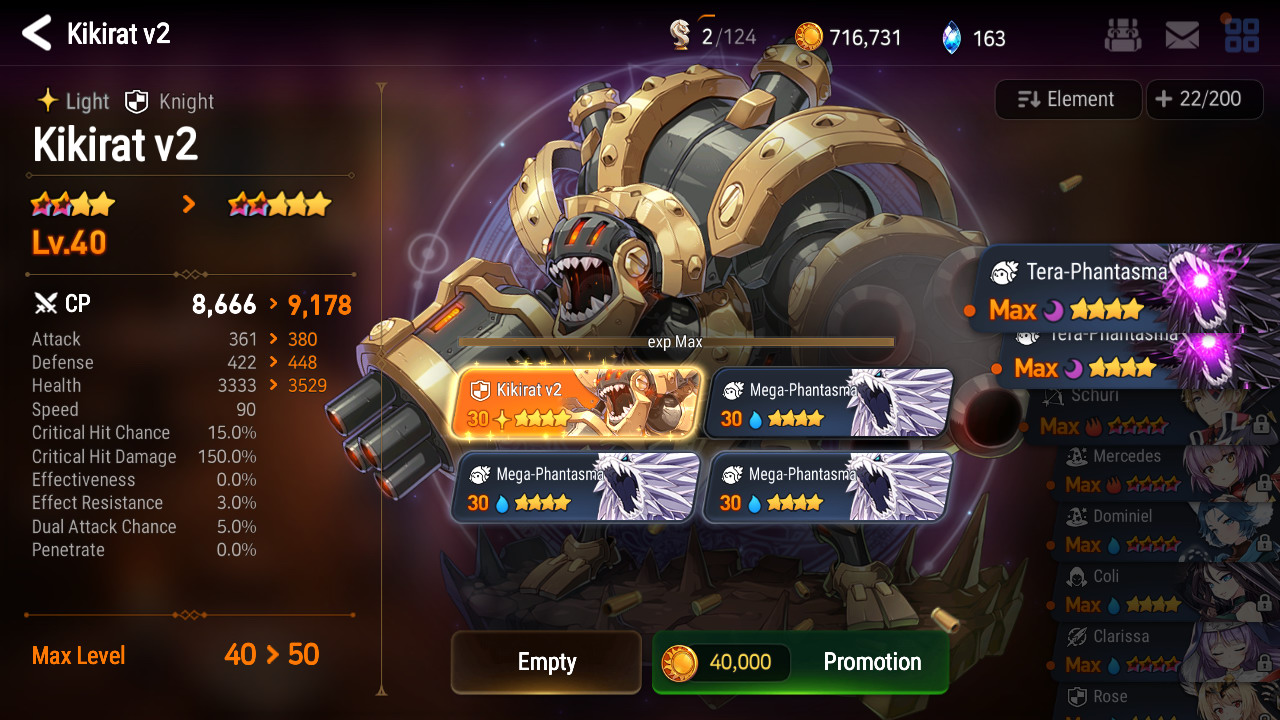Select Clarissa in the hero list

coord(1150,651)
